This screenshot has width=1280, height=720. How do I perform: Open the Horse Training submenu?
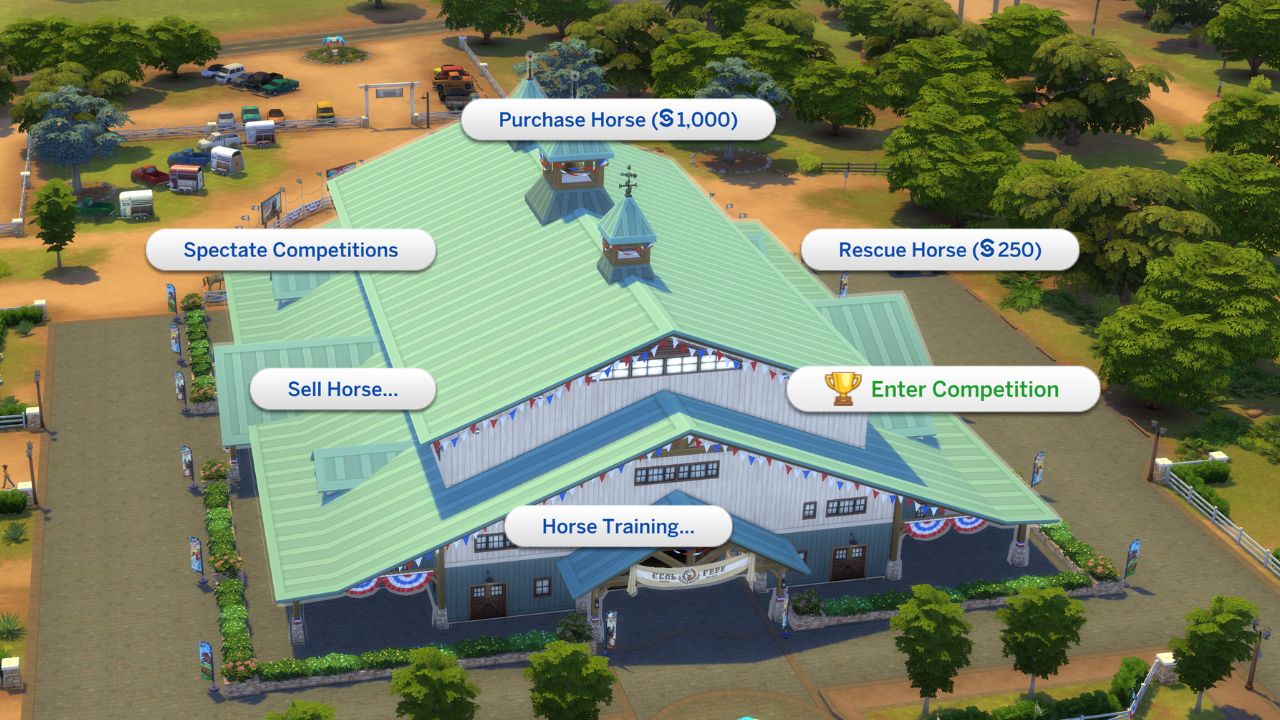pos(618,526)
